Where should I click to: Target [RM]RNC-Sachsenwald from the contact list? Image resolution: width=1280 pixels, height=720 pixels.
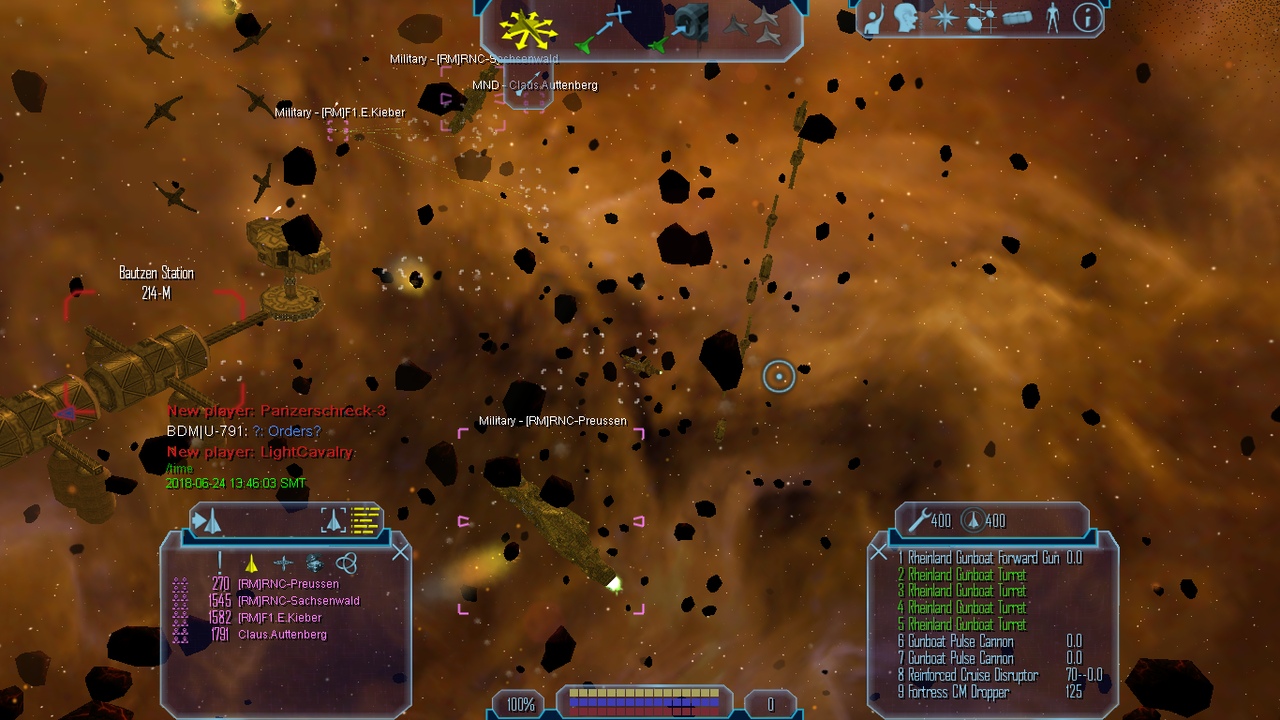pos(298,601)
